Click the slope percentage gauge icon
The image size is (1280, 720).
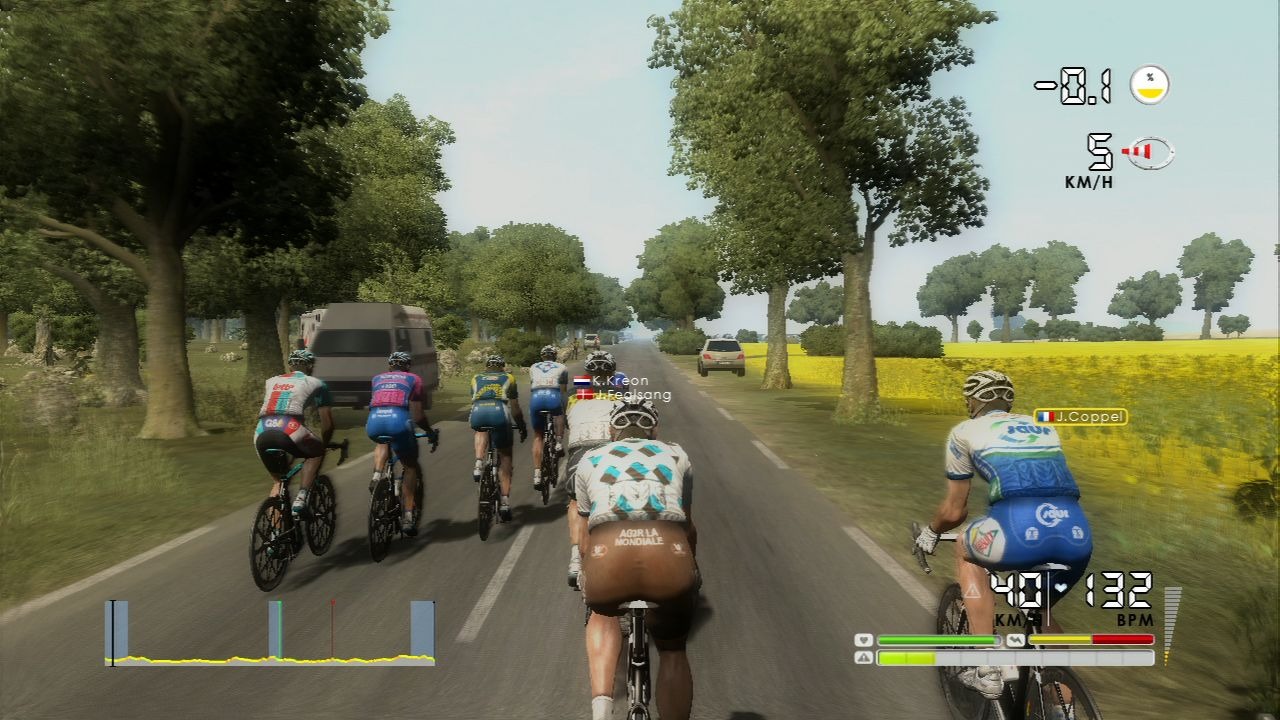(1150, 85)
